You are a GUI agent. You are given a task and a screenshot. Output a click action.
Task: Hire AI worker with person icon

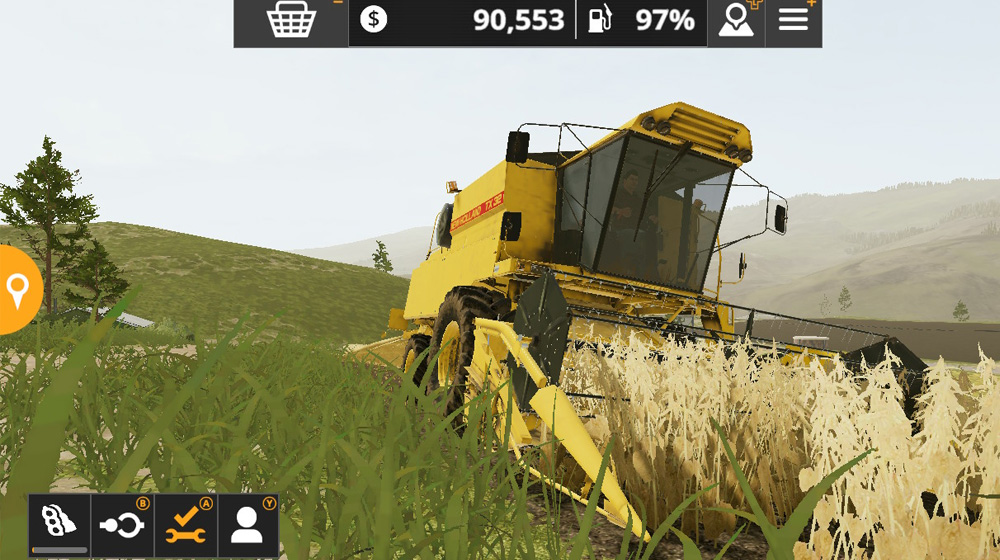pos(247,524)
